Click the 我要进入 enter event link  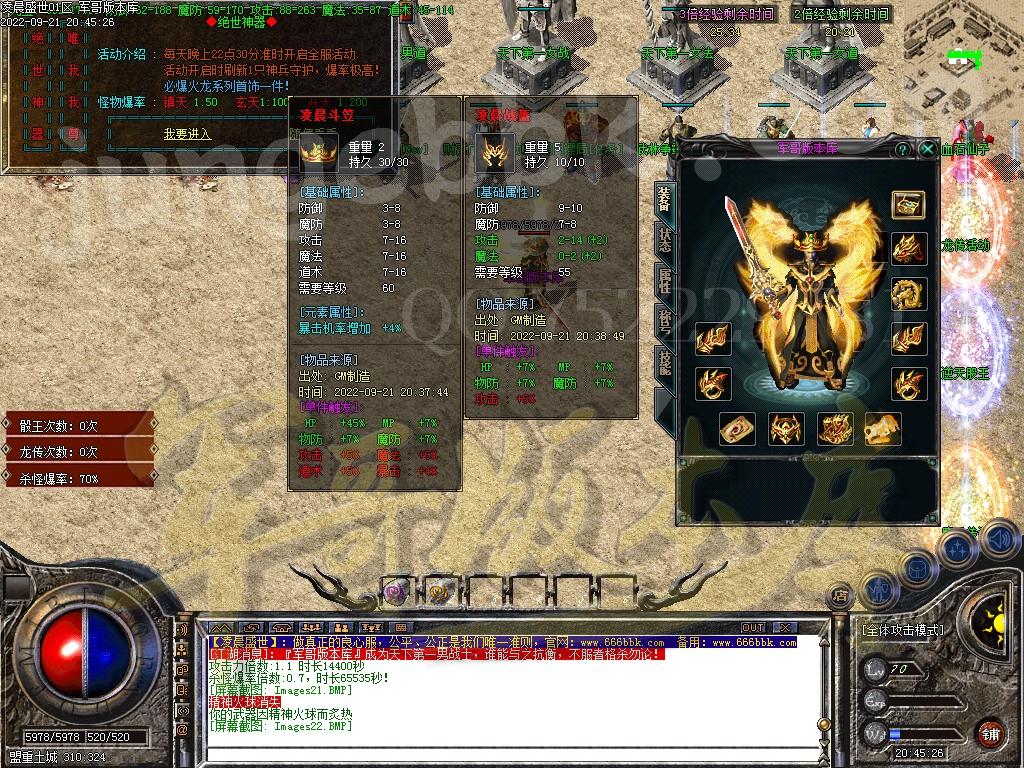pyautogui.click(x=187, y=134)
